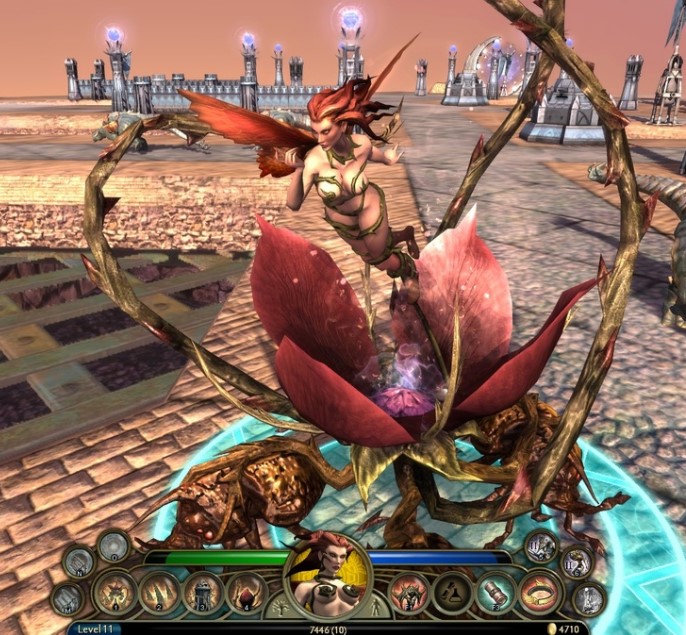Activate the creature summon ability in slot 1
686x635 pixels.
[x=115, y=593]
